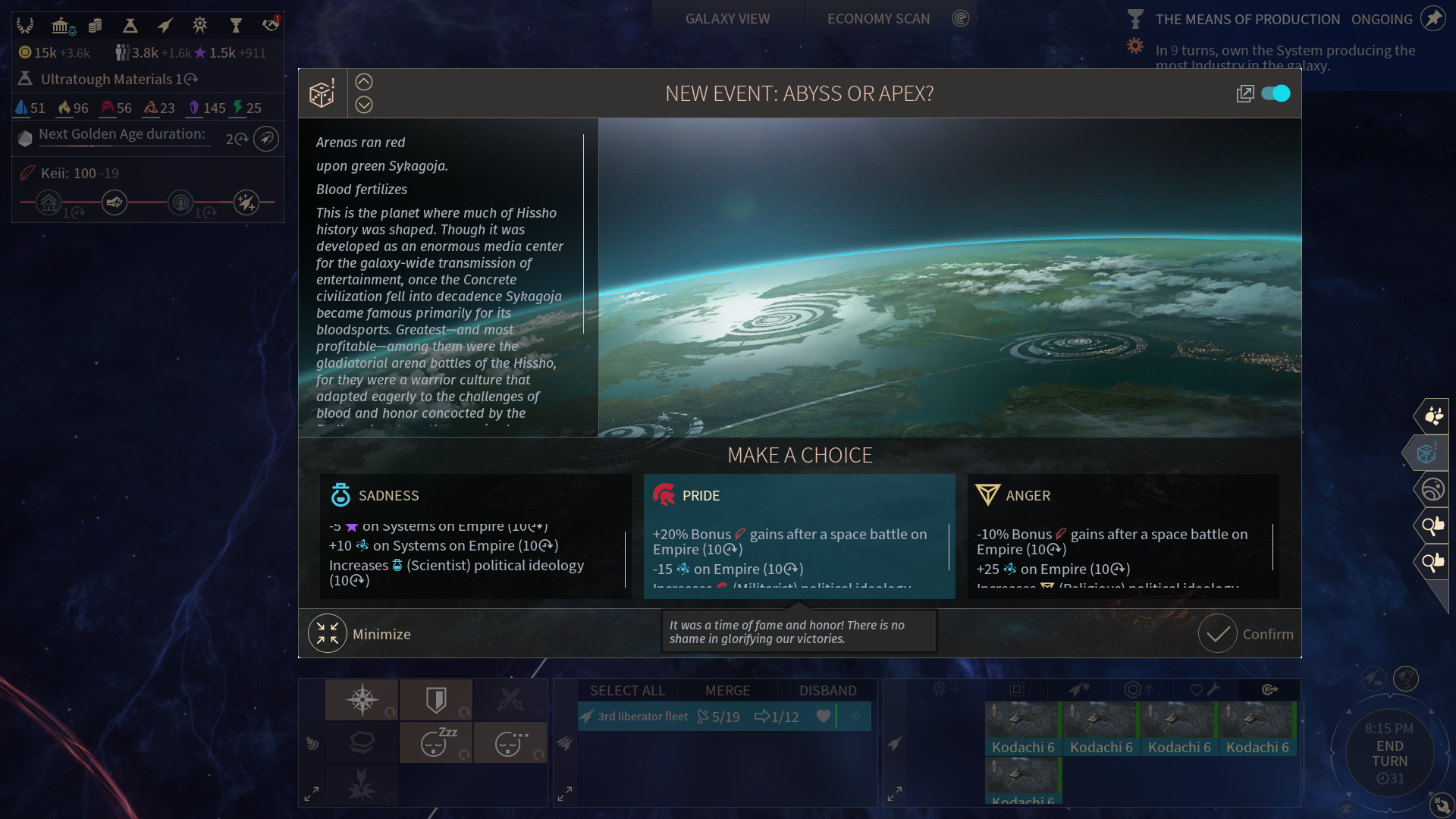Merge the selected fleets
Screen dimensions: 1456x819
pos(727,690)
